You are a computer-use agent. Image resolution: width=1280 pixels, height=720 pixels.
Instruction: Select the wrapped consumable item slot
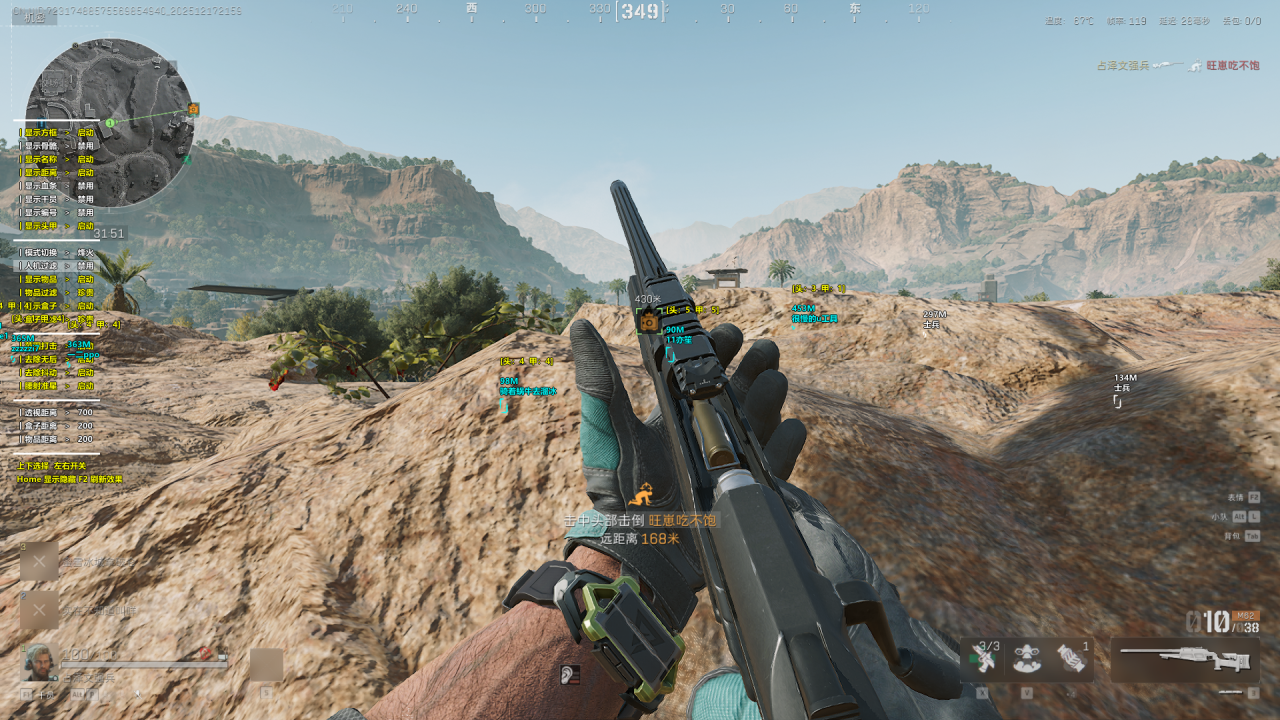pyautogui.click(x=1071, y=659)
